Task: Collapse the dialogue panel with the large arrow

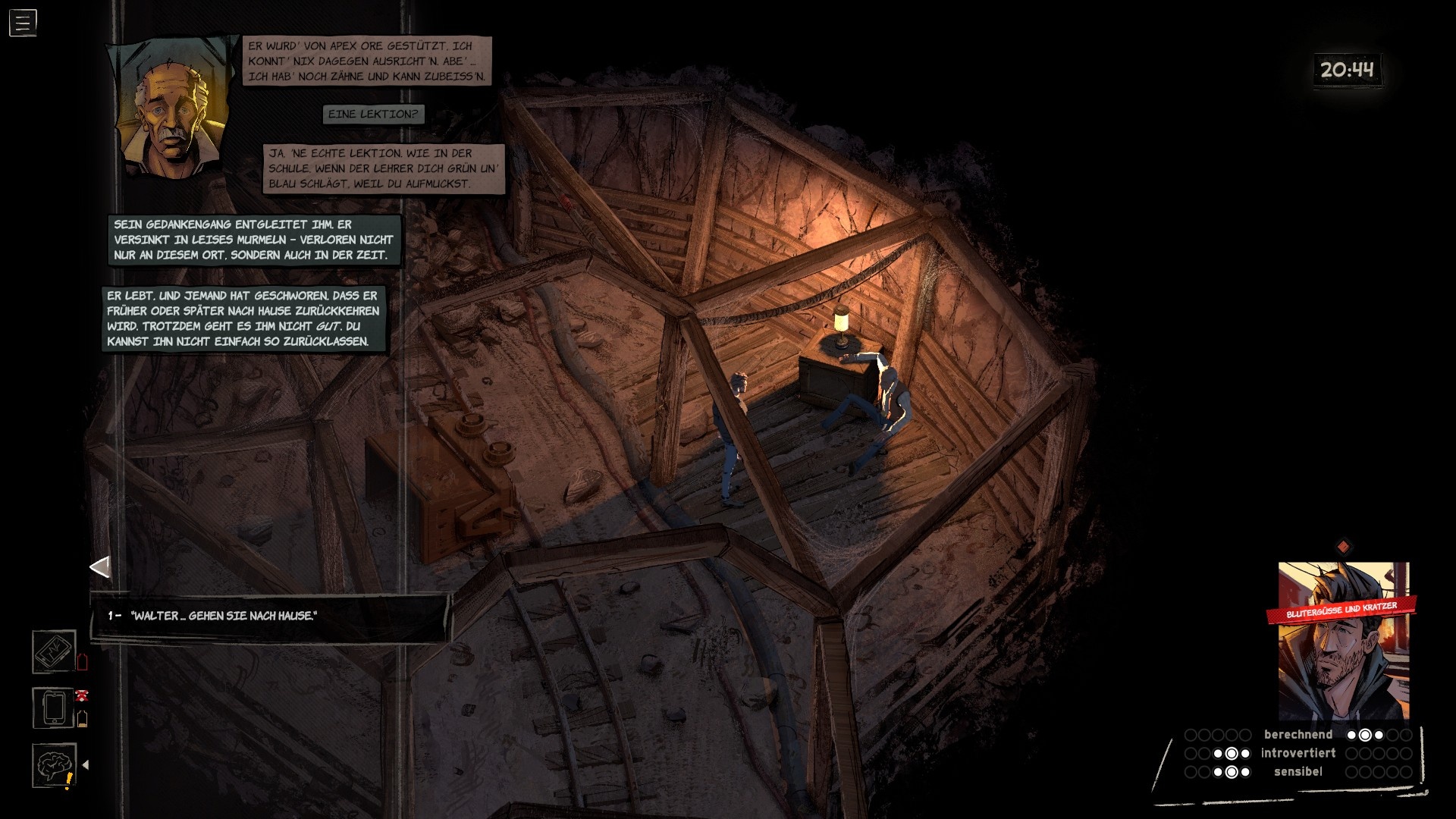Action: [100, 566]
